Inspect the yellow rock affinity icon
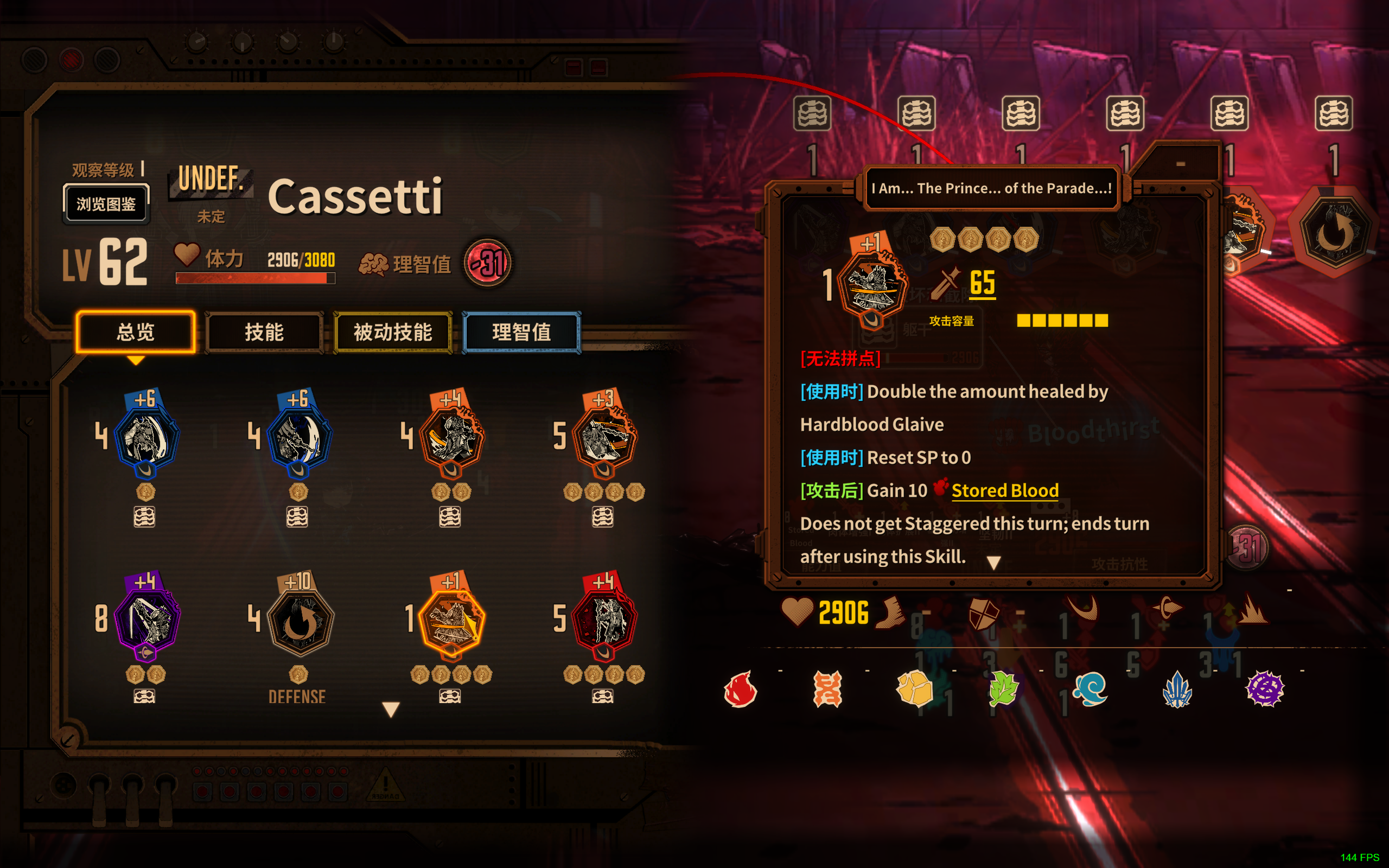Image resolution: width=1389 pixels, height=868 pixels. tap(914, 688)
